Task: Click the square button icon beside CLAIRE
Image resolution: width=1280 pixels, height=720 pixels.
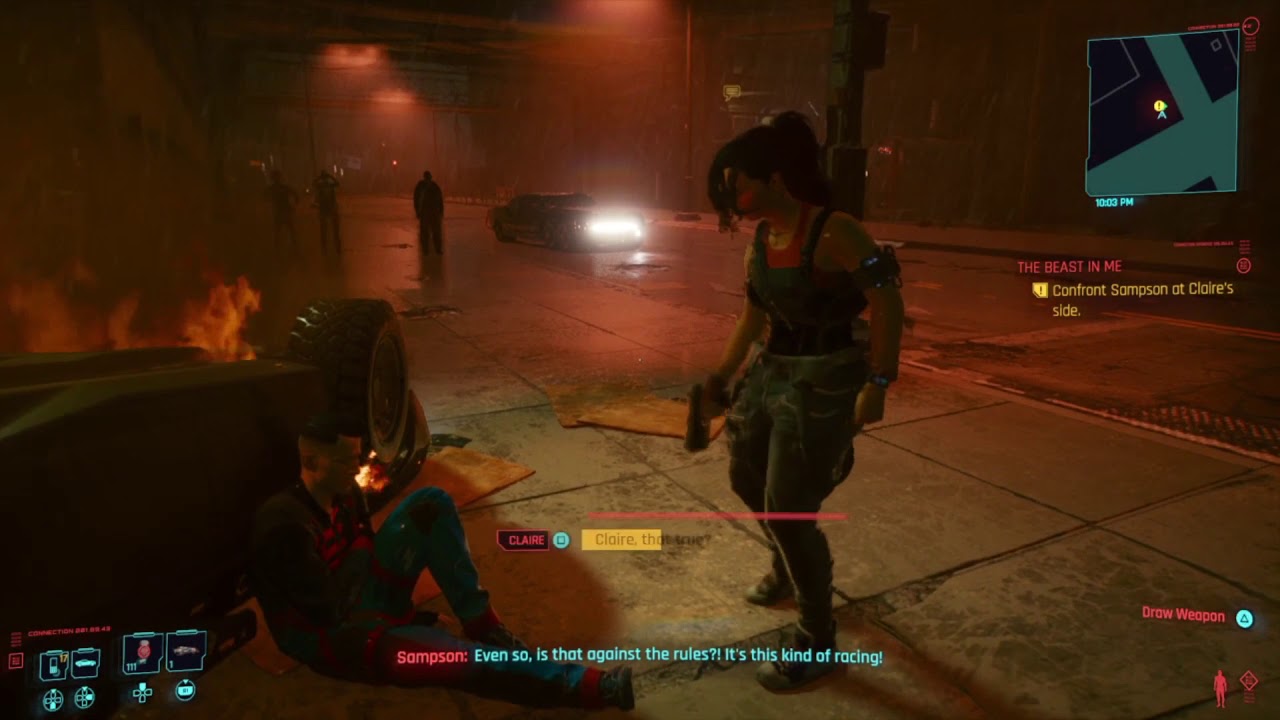Action: tap(561, 539)
